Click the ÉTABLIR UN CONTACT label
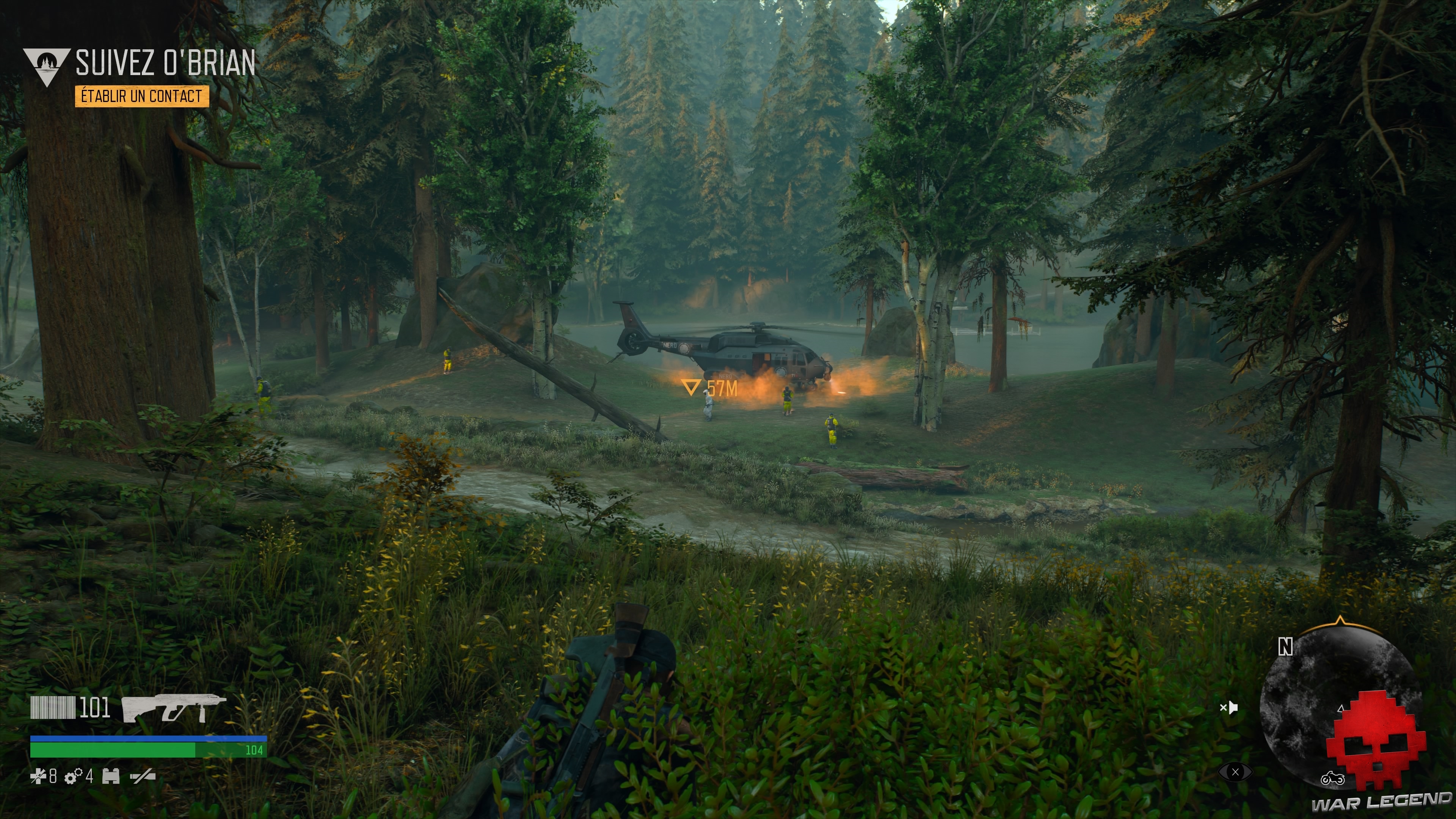 click(142, 97)
